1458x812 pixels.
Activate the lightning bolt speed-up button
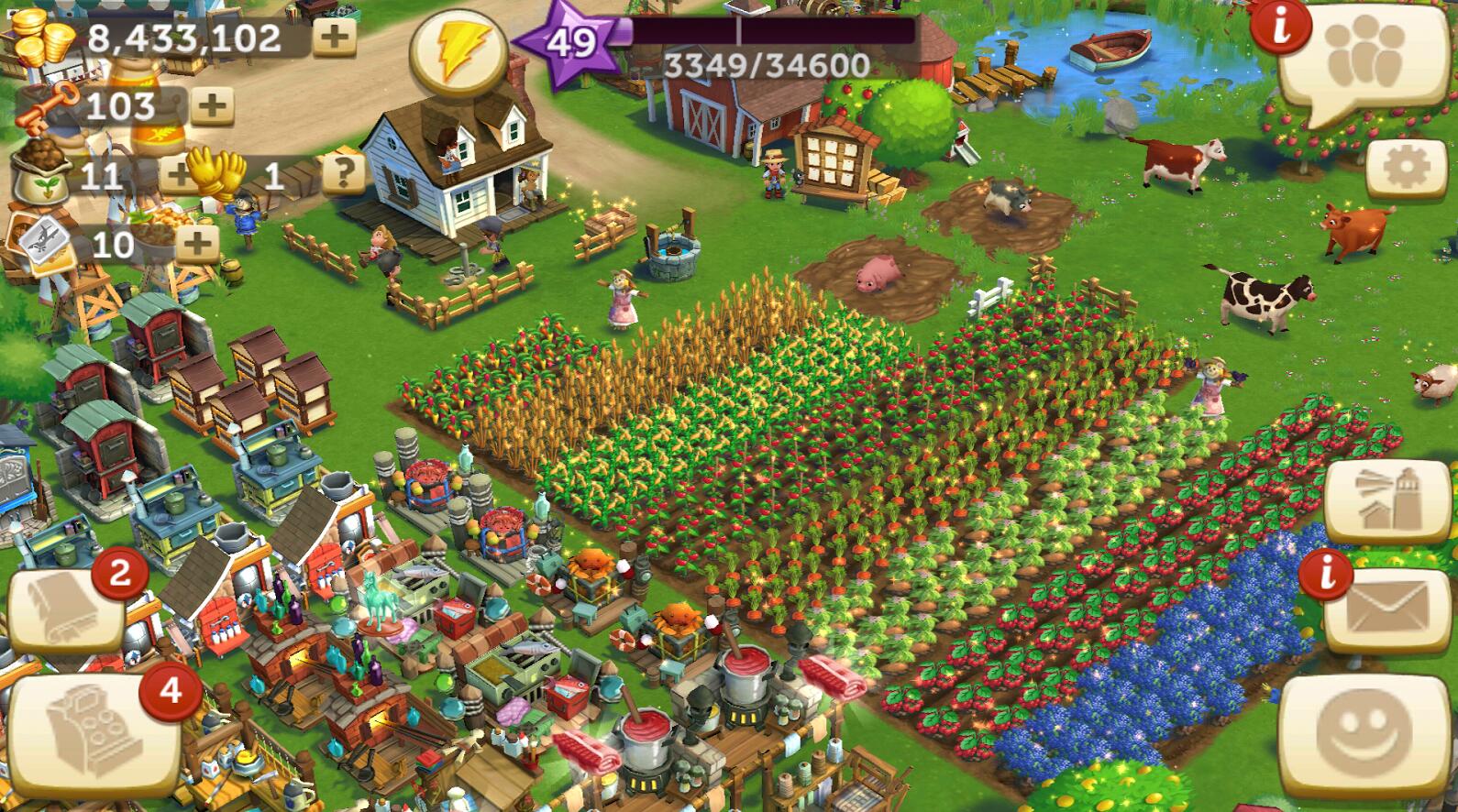click(456, 52)
